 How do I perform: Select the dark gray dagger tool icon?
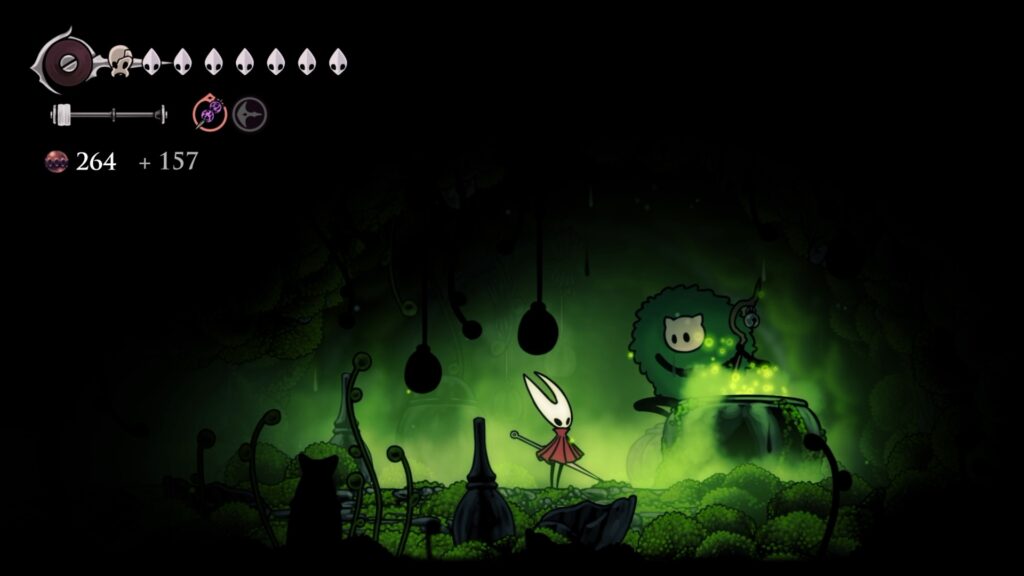click(250, 115)
